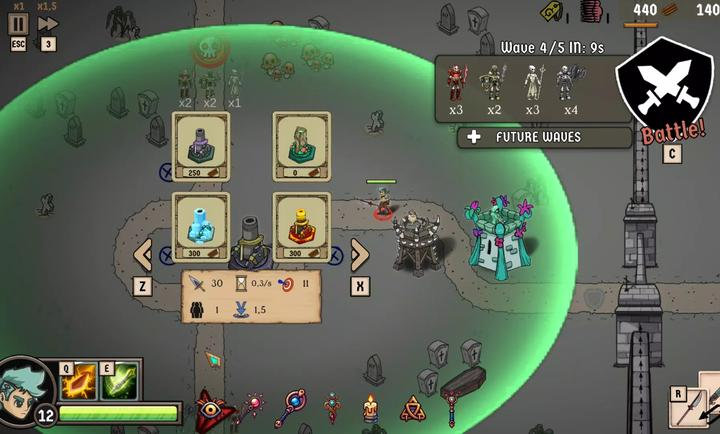Go to the previous tower with left arrow
720x434 pixels.
coord(143,254)
